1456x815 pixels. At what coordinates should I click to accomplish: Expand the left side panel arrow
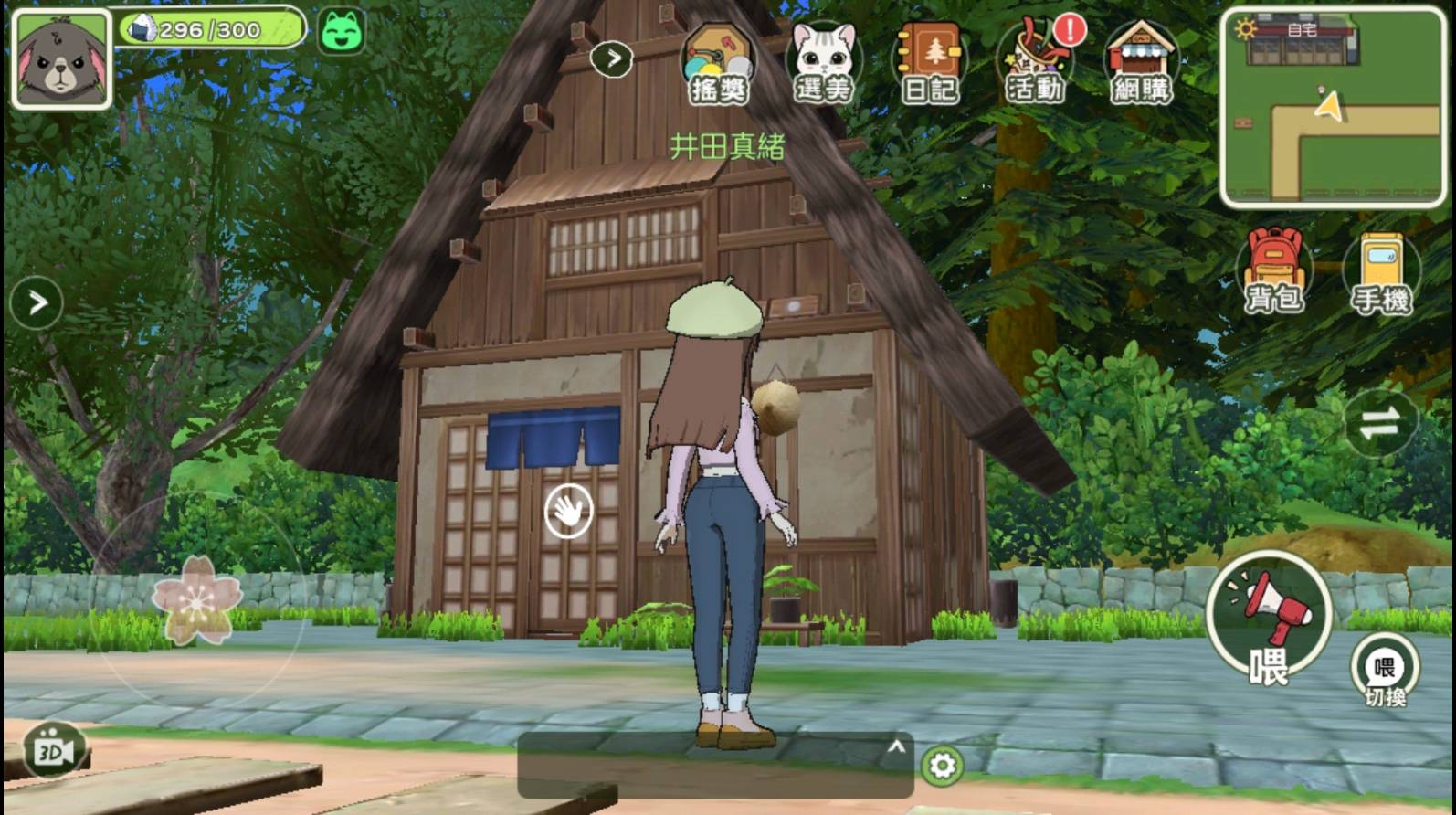37,302
